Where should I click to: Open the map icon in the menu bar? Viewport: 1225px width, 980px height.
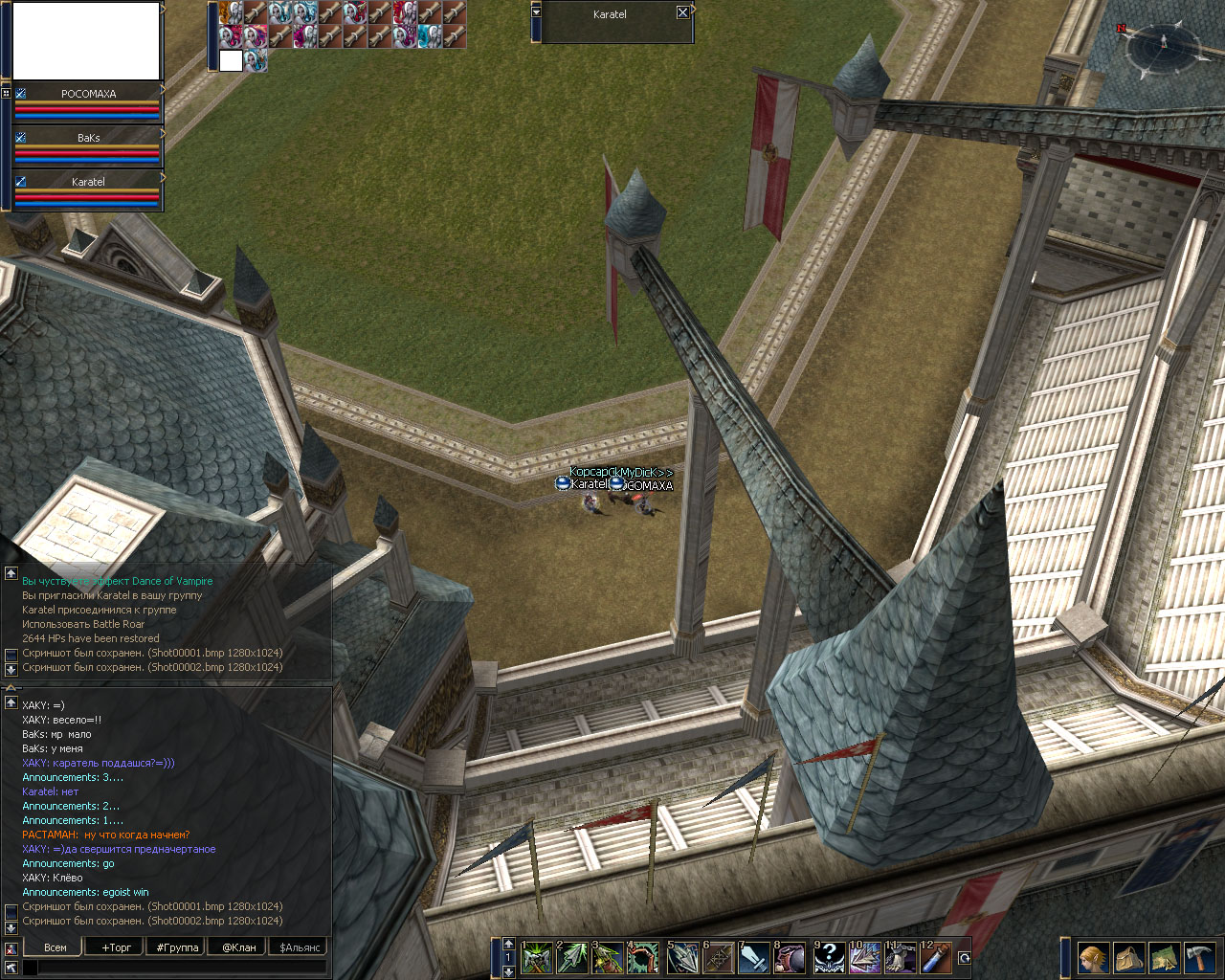(x=1165, y=957)
